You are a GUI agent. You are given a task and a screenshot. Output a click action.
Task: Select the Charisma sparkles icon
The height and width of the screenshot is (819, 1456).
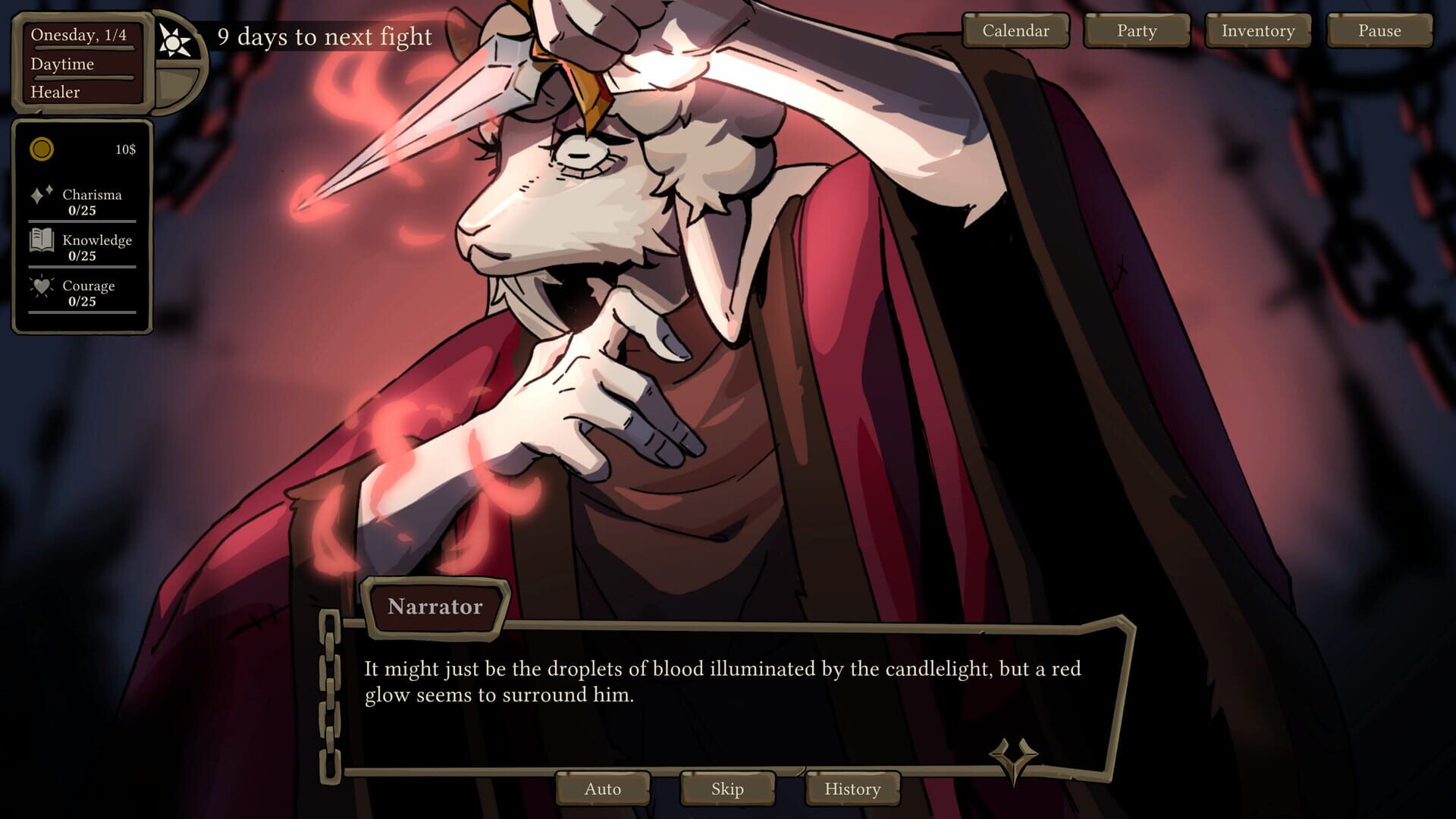[x=43, y=195]
